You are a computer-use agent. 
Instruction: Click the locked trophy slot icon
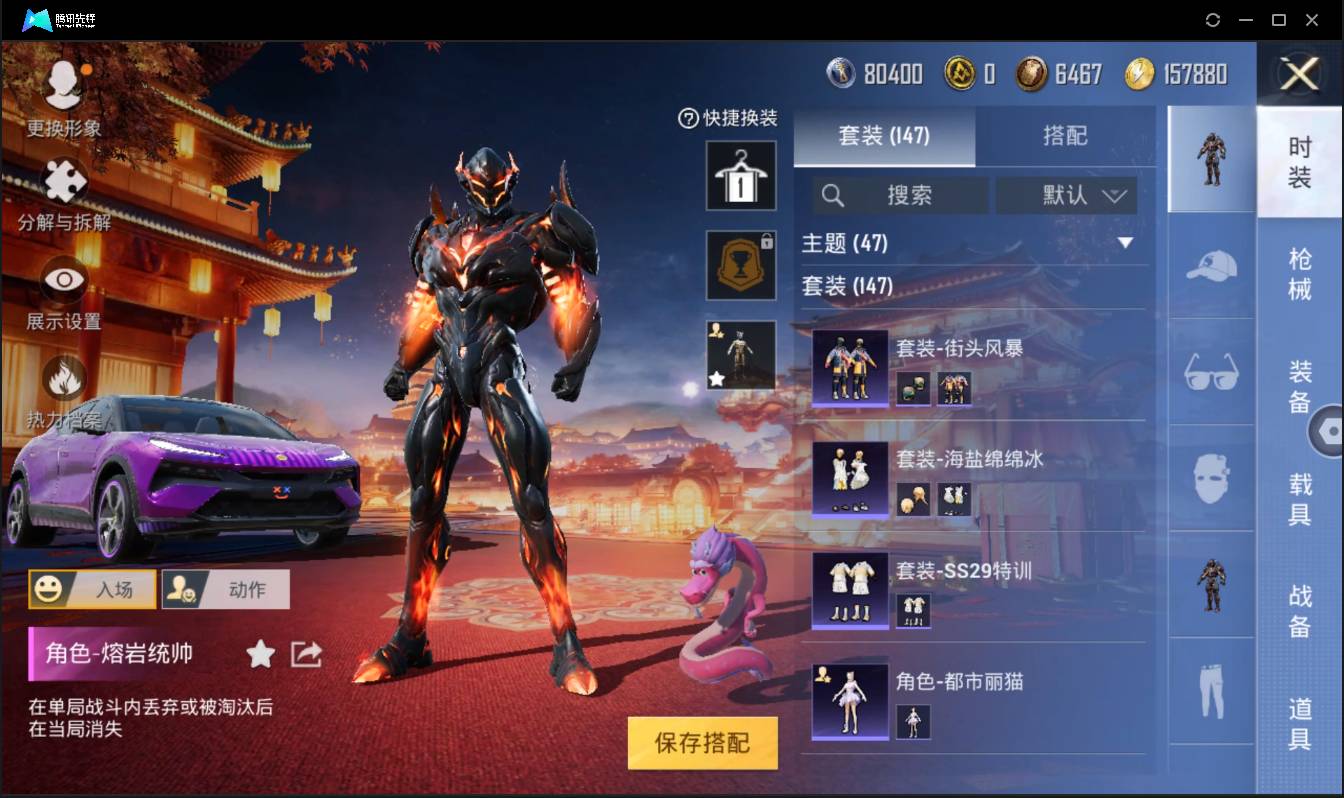740,265
